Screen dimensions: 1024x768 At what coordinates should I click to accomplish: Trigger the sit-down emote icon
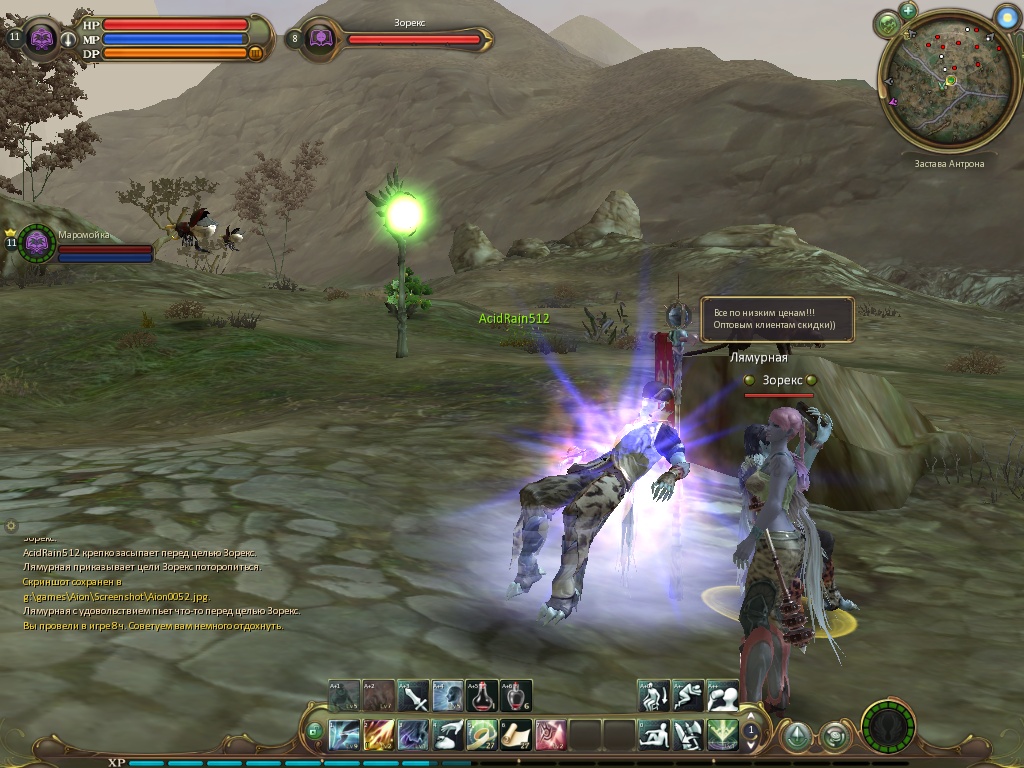[654, 735]
